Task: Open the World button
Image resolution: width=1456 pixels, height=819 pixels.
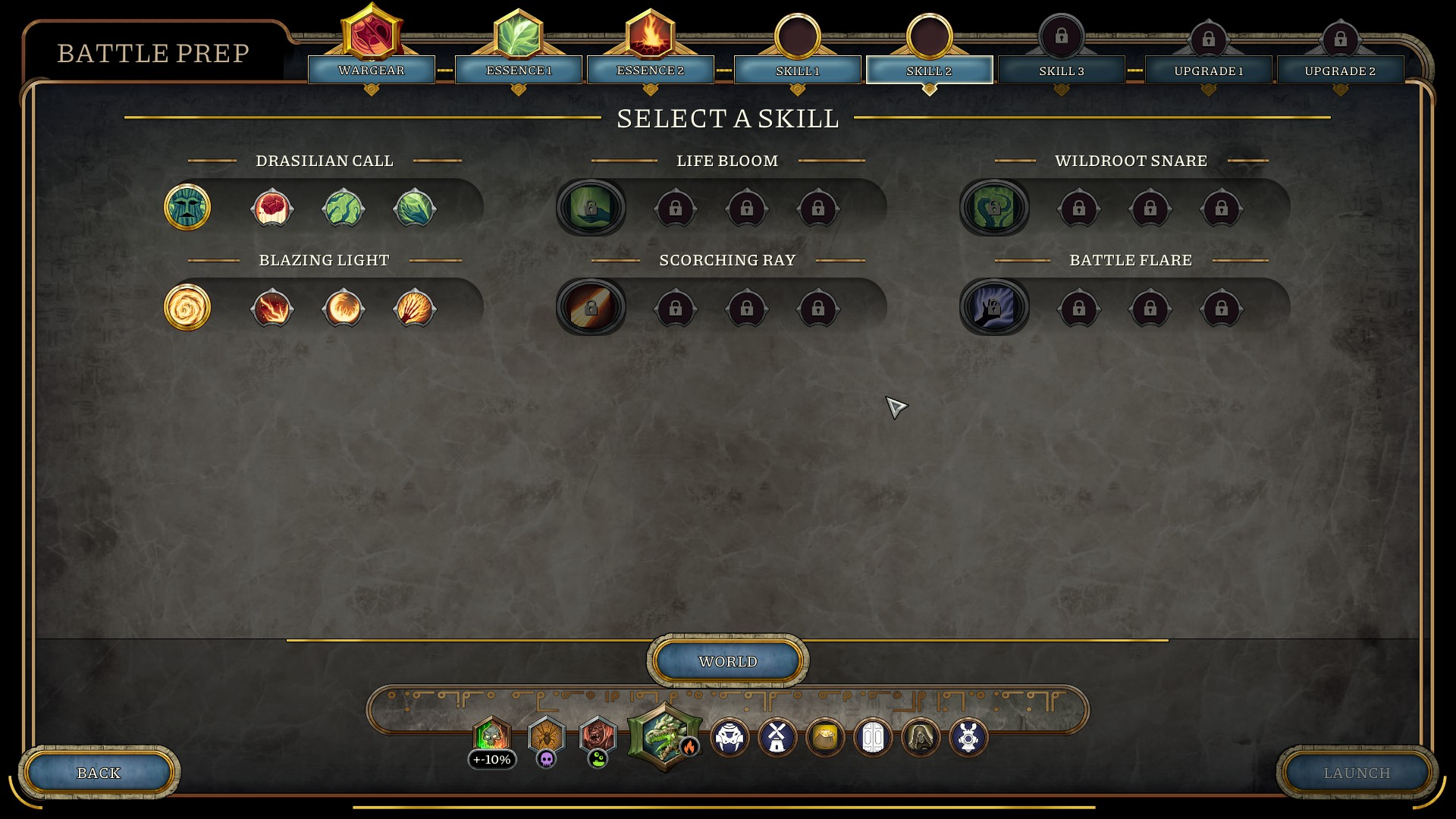Action: pyautogui.click(x=728, y=661)
